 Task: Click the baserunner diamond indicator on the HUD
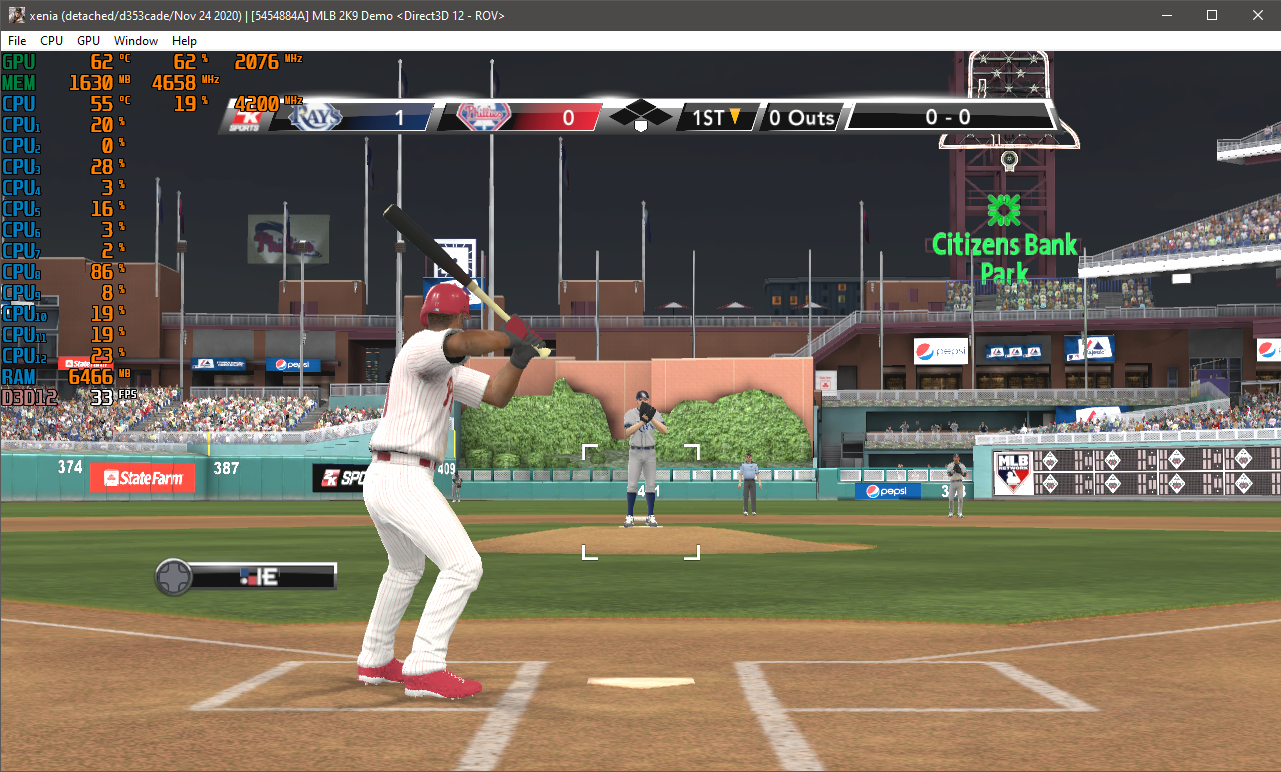point(640,114)
